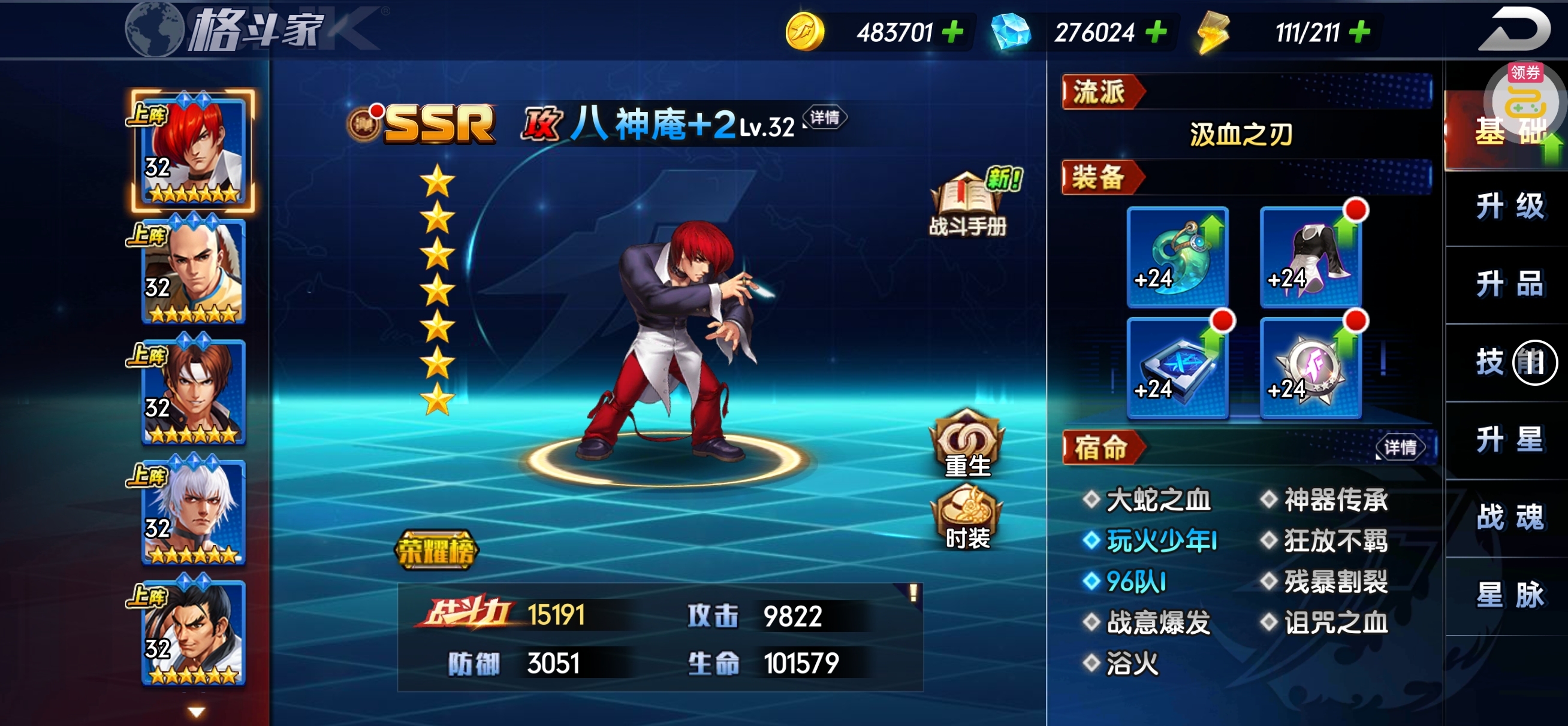
Task: Switch to the 升星 star-up tab
Action: [1509, 440]
